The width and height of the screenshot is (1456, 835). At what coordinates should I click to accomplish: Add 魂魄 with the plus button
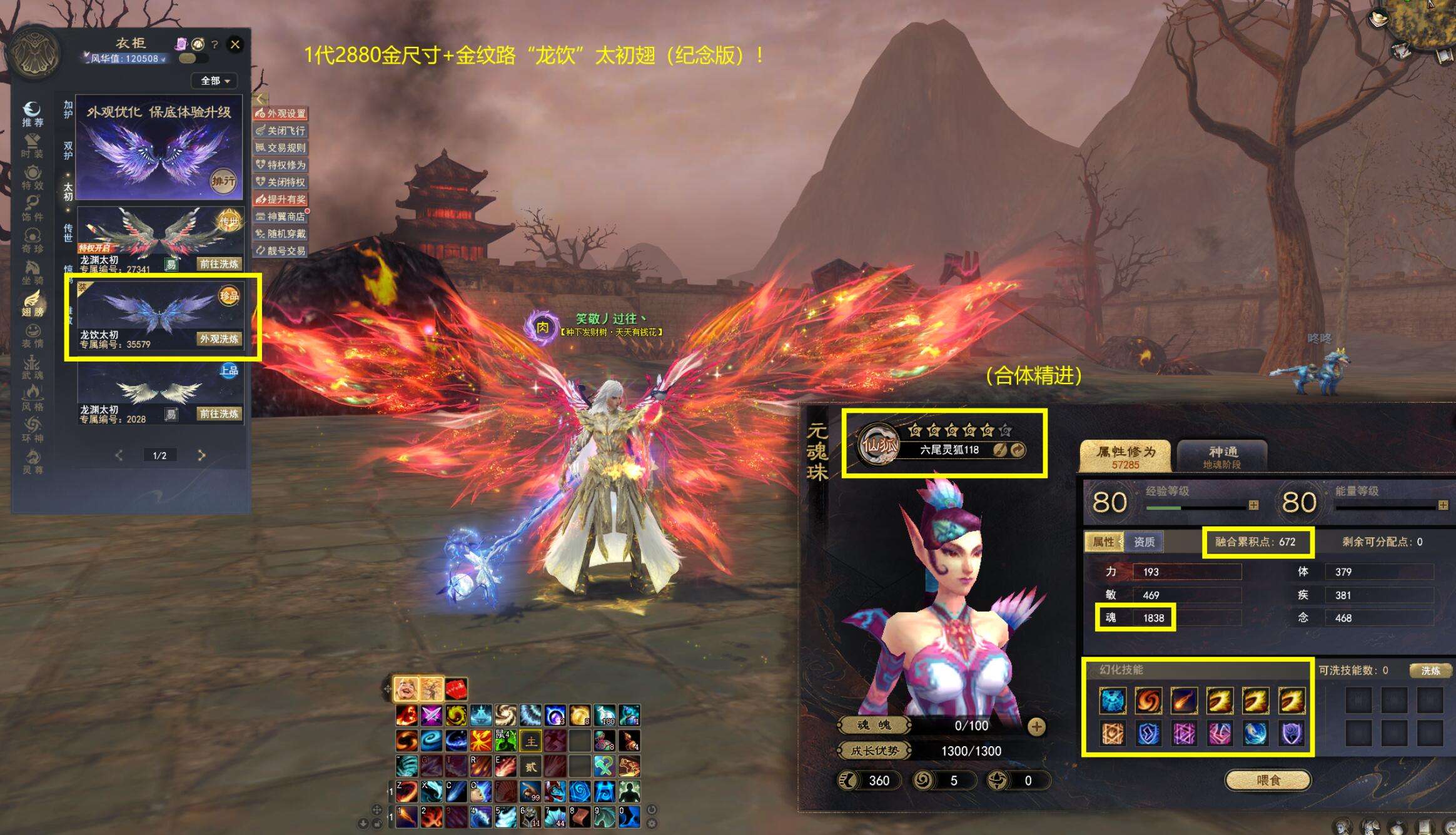point(1036,726)
